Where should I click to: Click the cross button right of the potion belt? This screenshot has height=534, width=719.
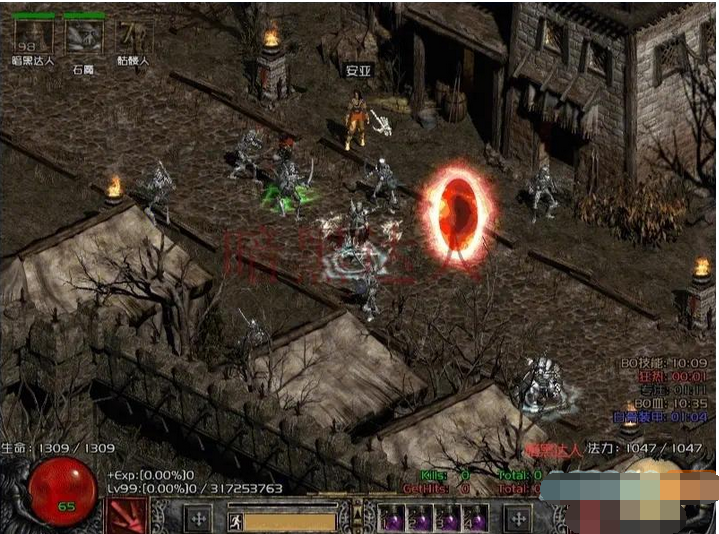coord(517,518)
